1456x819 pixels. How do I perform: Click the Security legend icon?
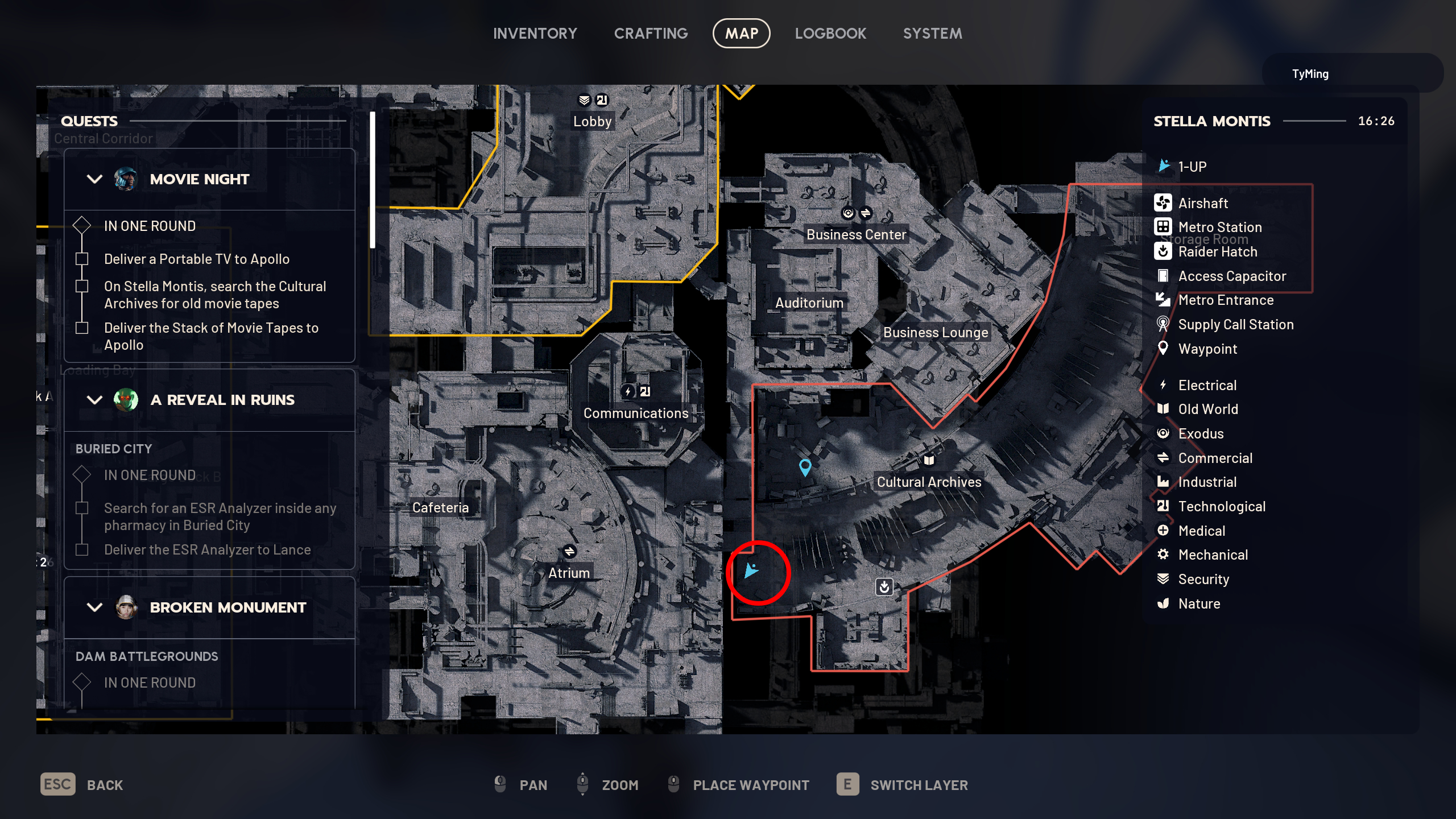1164,579
